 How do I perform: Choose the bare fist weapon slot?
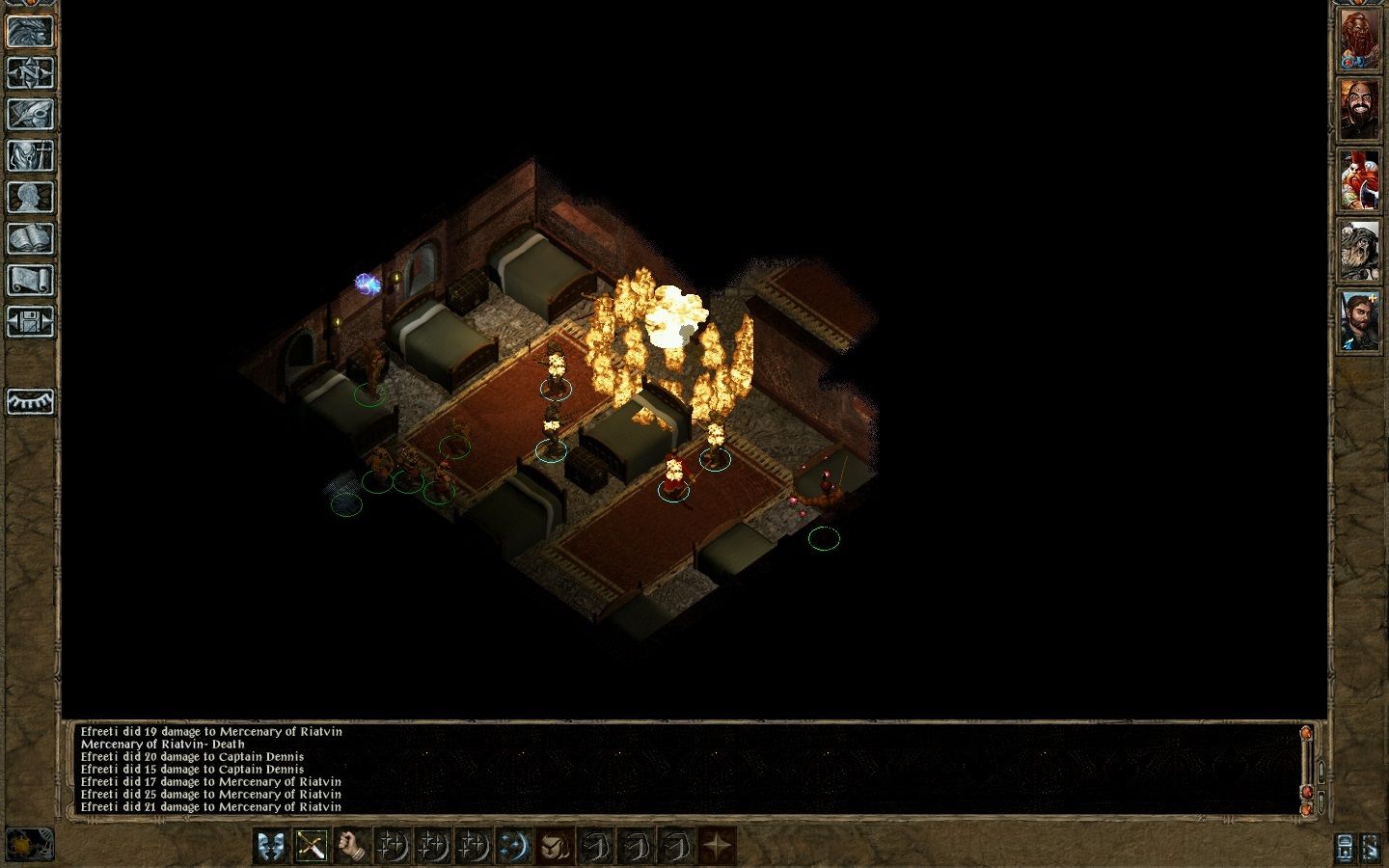(352, 846)
